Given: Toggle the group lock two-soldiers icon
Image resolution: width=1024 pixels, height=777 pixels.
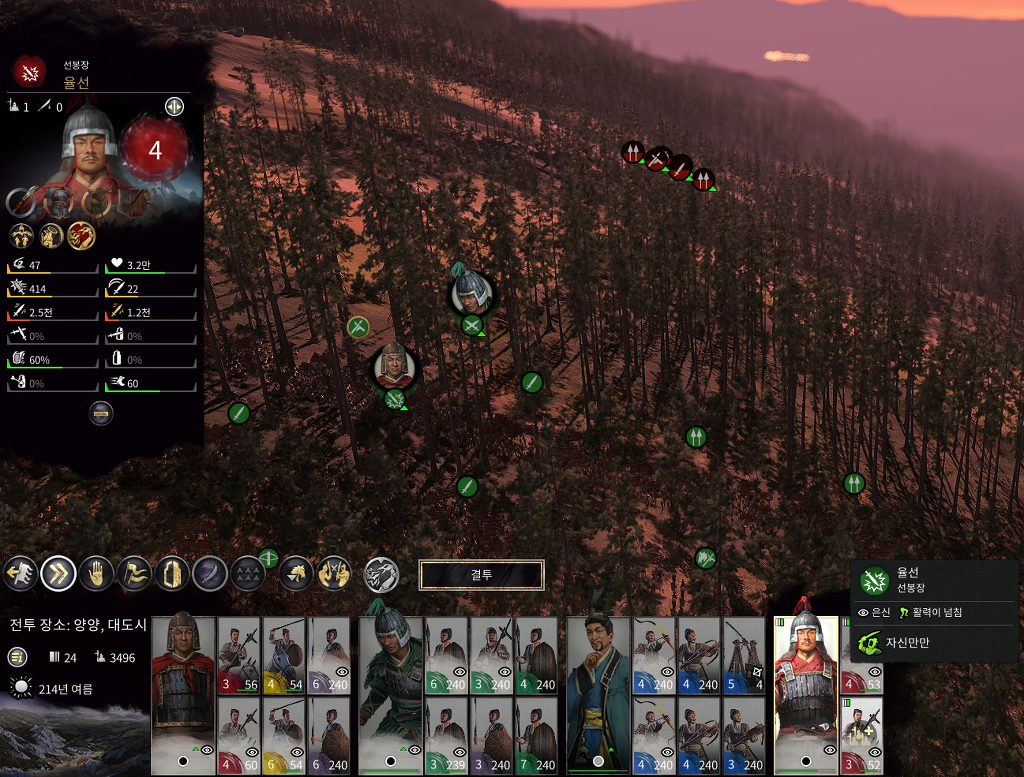Looking at the screenshot, I should pos(334,573).
